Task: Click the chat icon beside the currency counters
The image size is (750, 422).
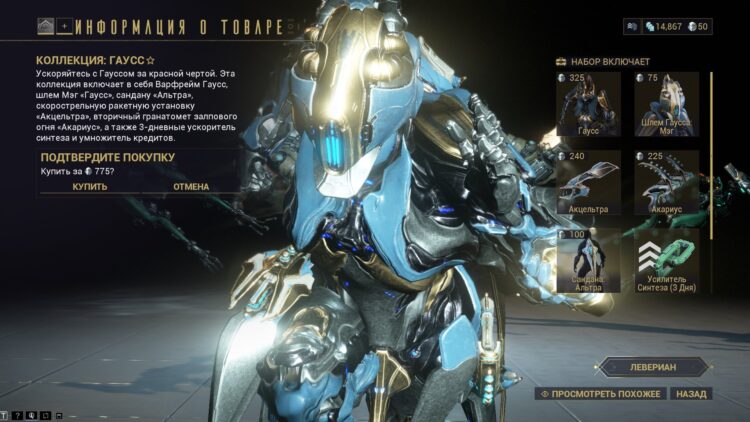Action: [x=631, y=26]
